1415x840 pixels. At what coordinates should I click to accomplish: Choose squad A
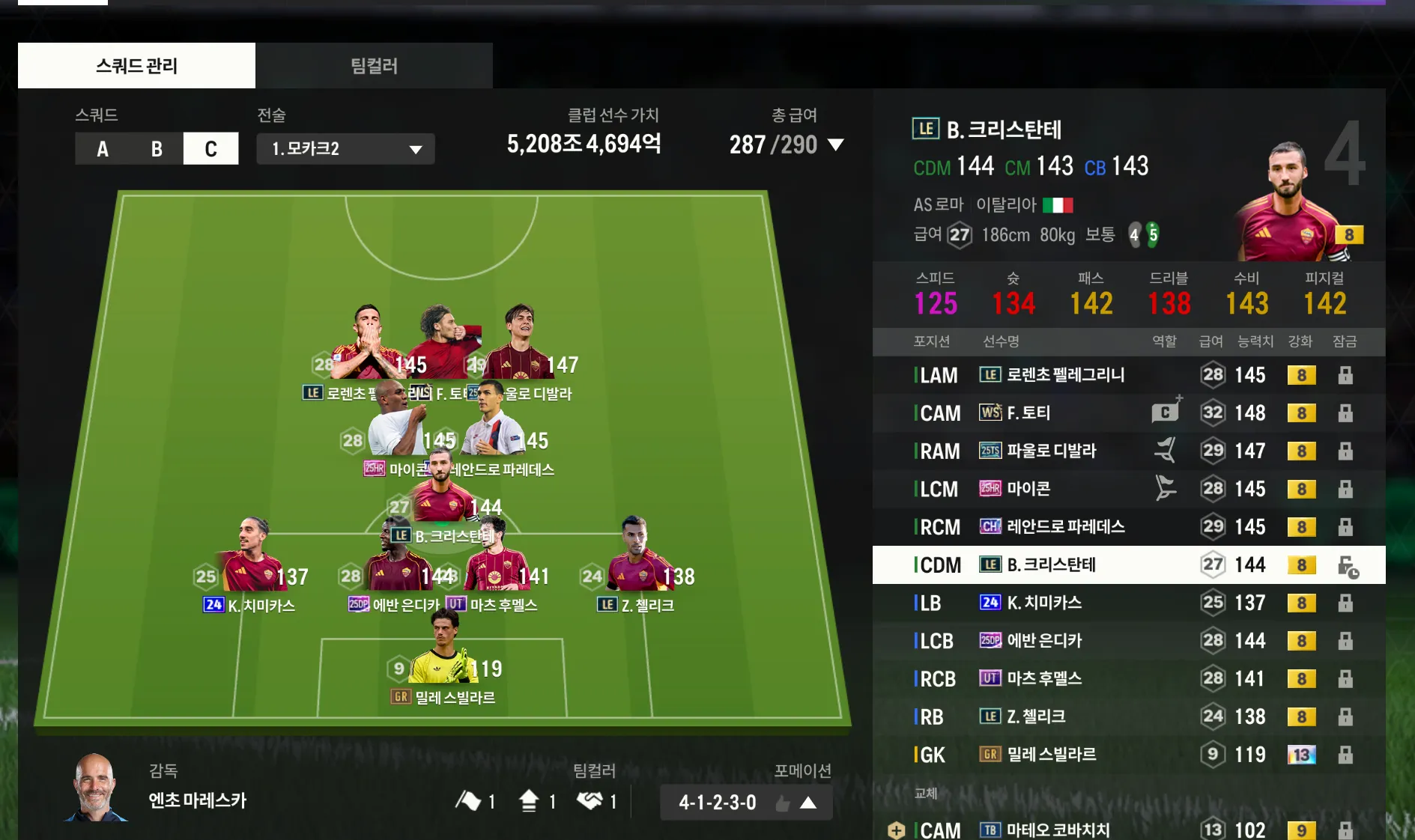pyautogui.click(x=103, y=149)
